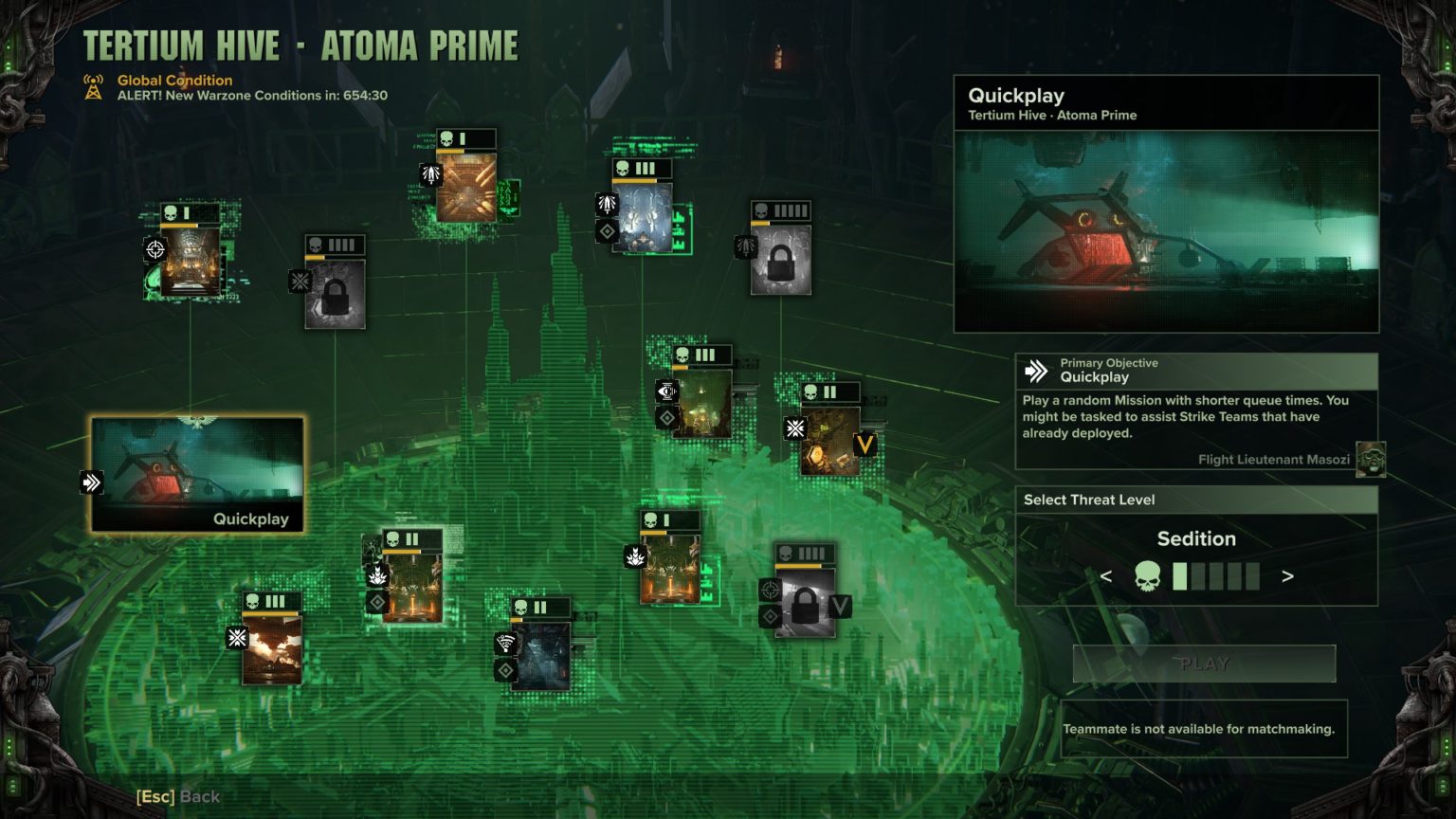Raise the threat level with the right arrow

(x=1287, y=576)
